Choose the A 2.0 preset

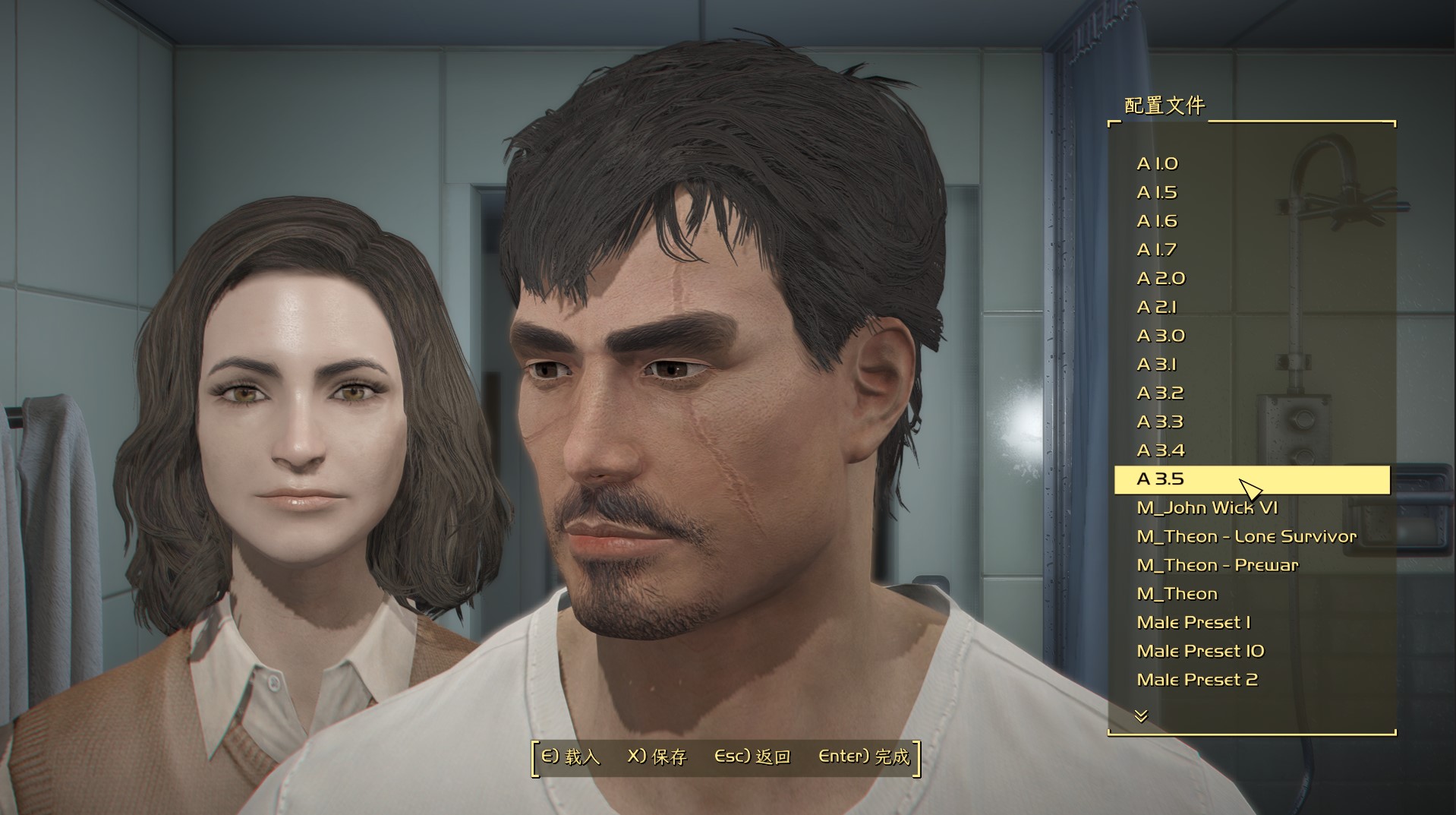(1161, 279)
